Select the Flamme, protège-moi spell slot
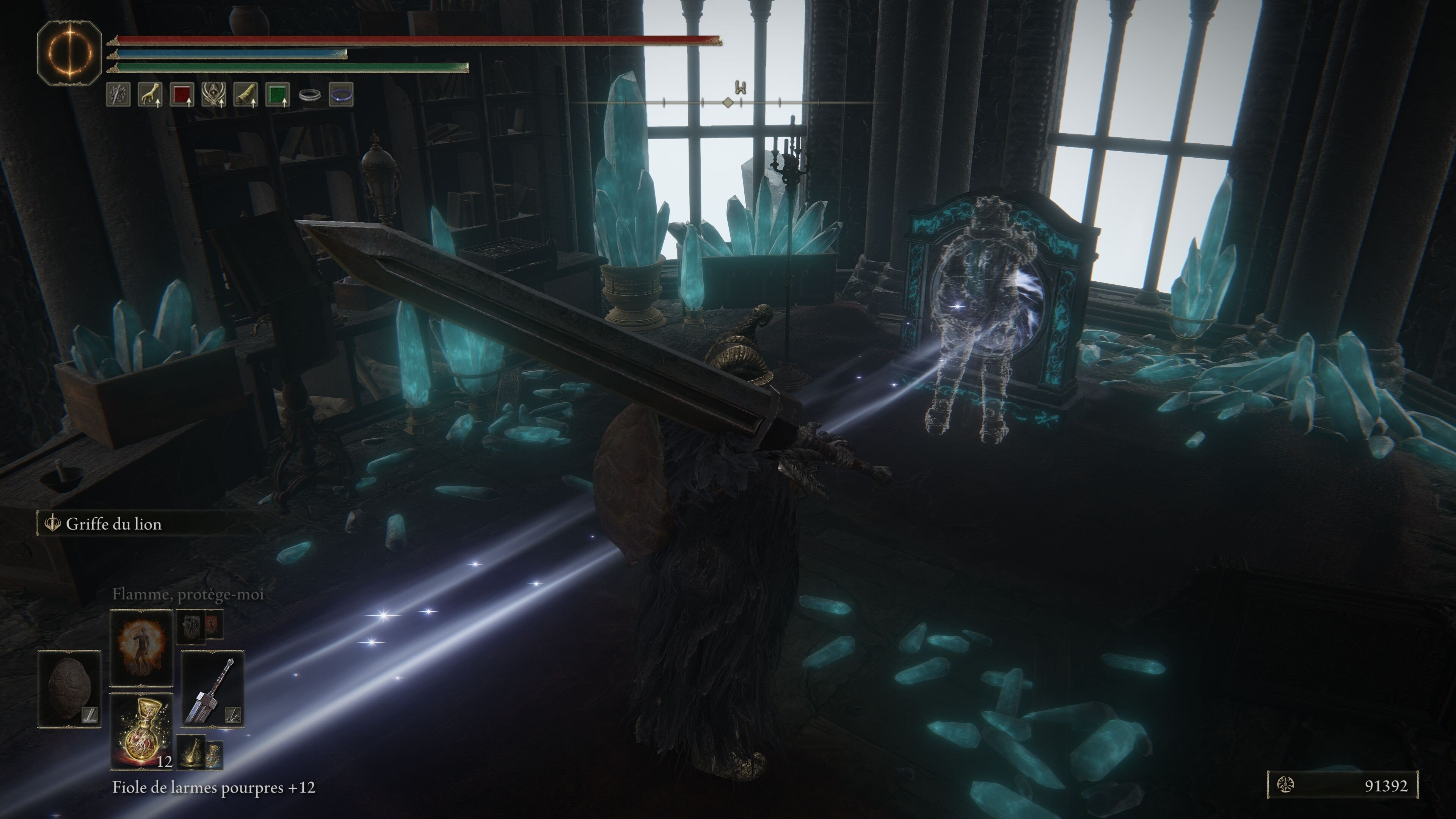The height and width of the screenshot is (819, 1456). [x=141, y=647]
